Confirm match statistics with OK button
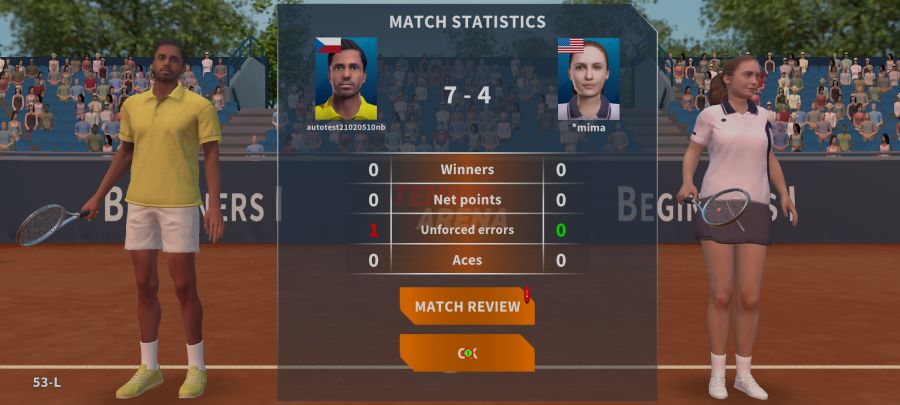The width and height of the screenshot is (900, 405). pyautogui.click(x=467, y=353)
